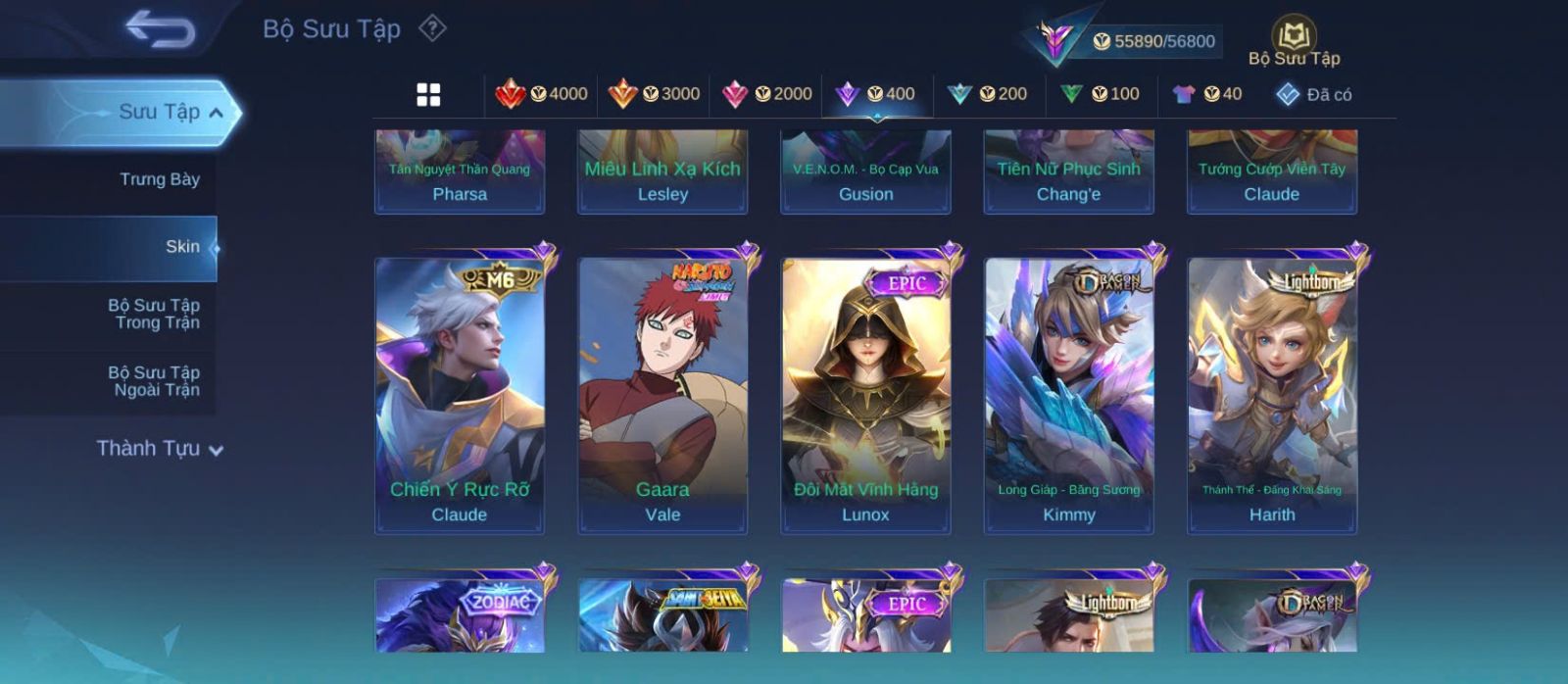Open Bộ Sưu Tập Ngoài Trận
Viewport: 1568px width, 684px height.
pos(154,381)
